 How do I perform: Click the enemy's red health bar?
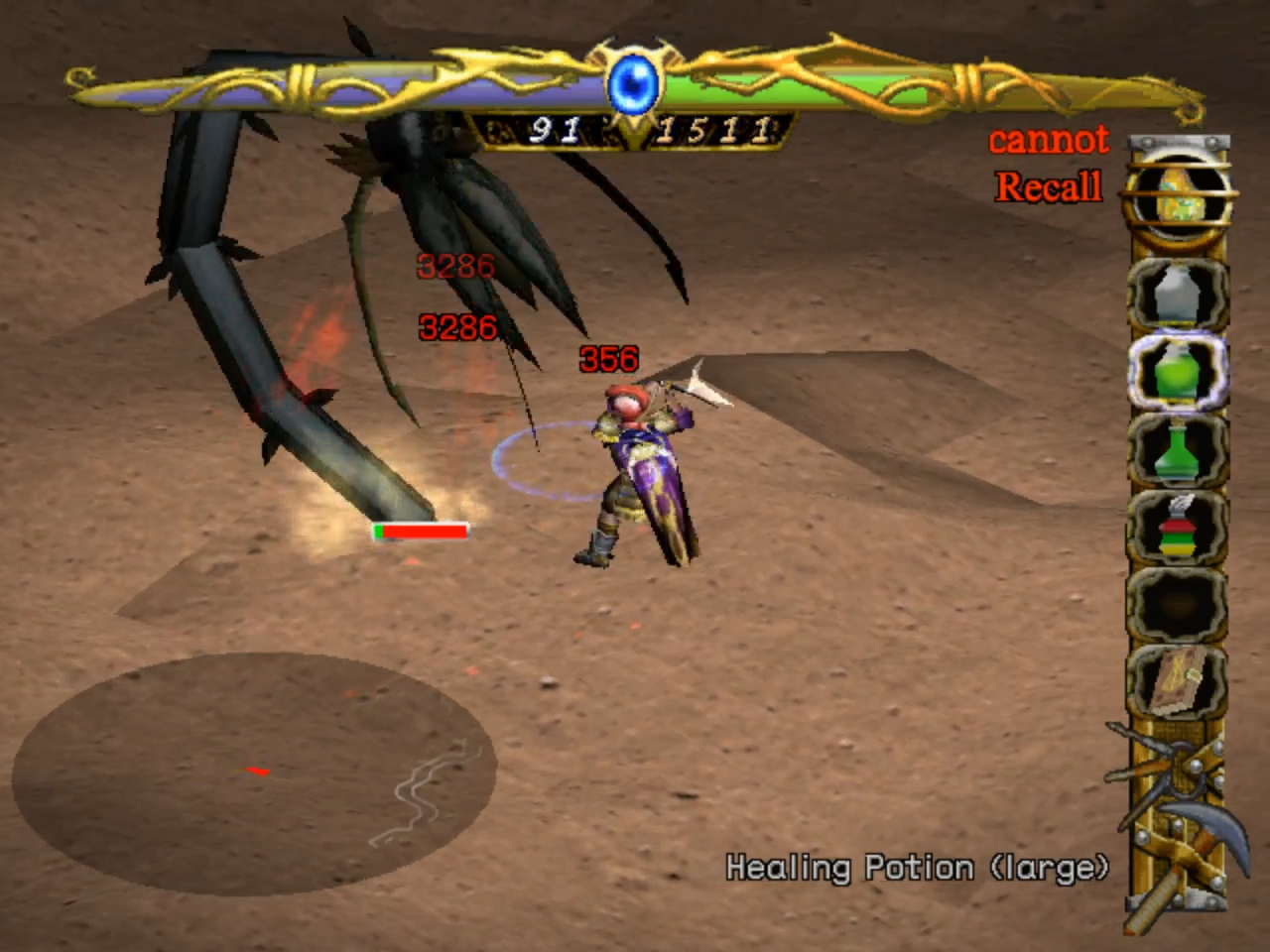click(420, 531)
